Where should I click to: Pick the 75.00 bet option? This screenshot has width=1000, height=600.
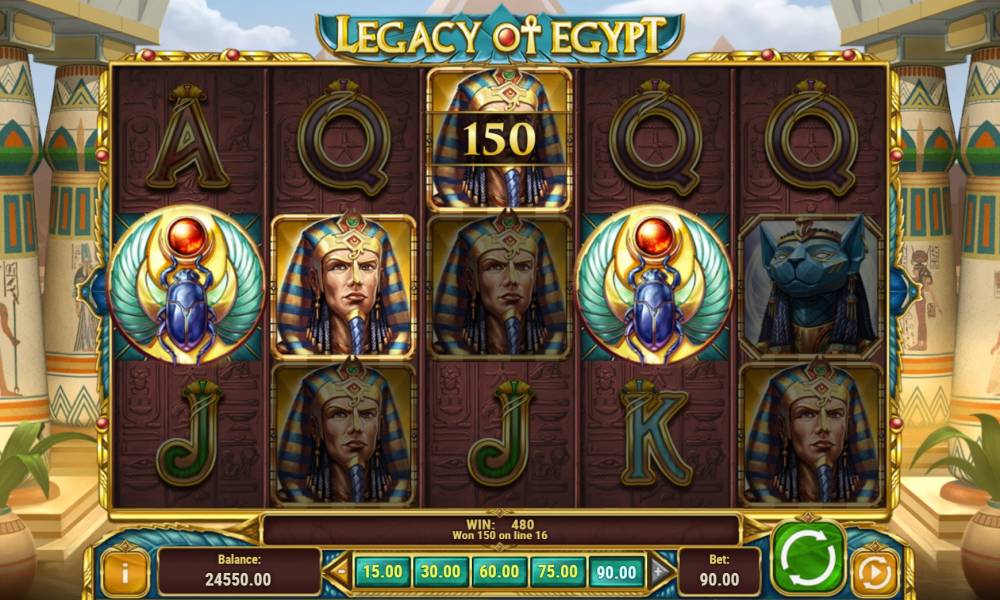[x=558, y=572]
